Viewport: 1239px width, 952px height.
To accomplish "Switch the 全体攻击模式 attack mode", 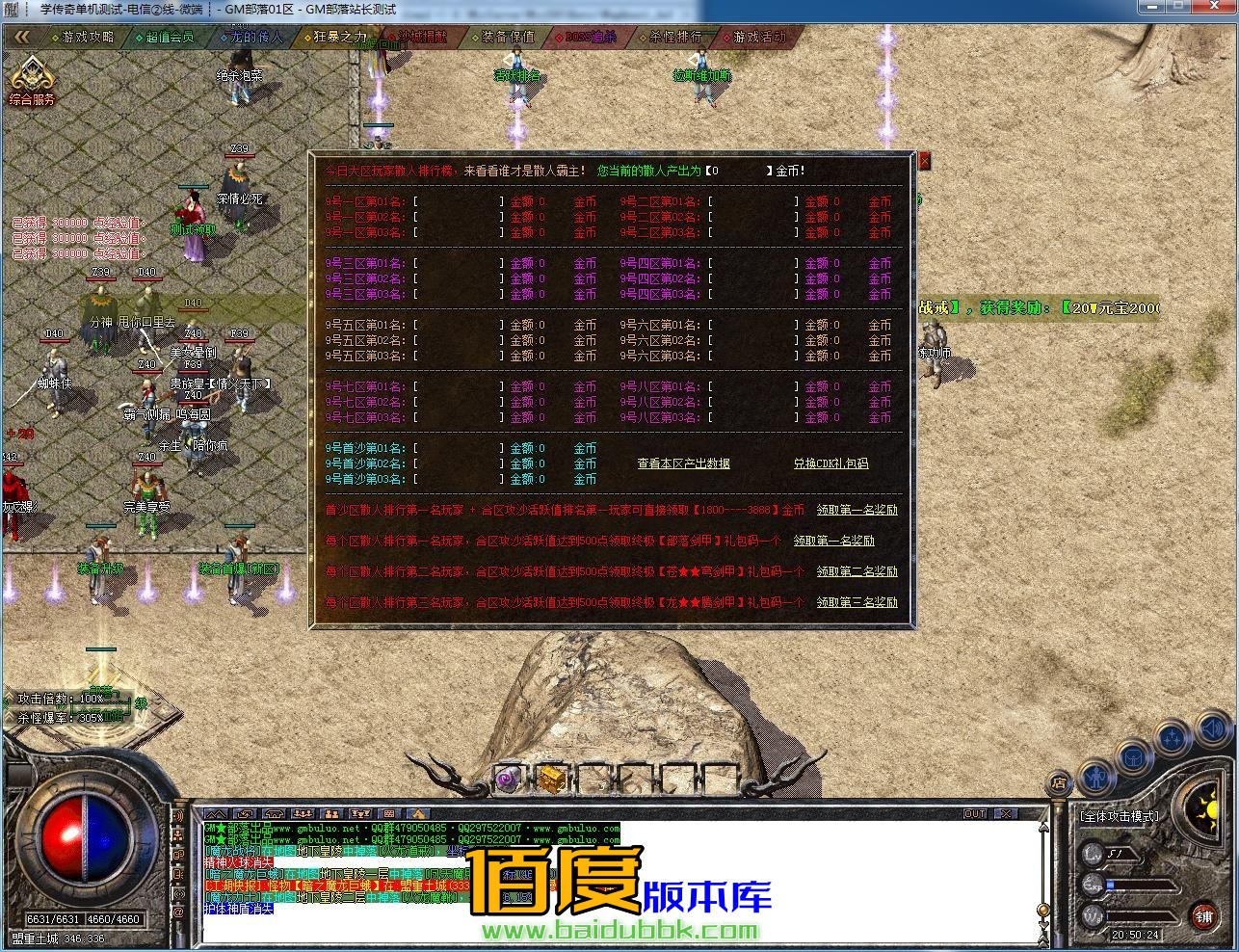I will (1120, 817).
